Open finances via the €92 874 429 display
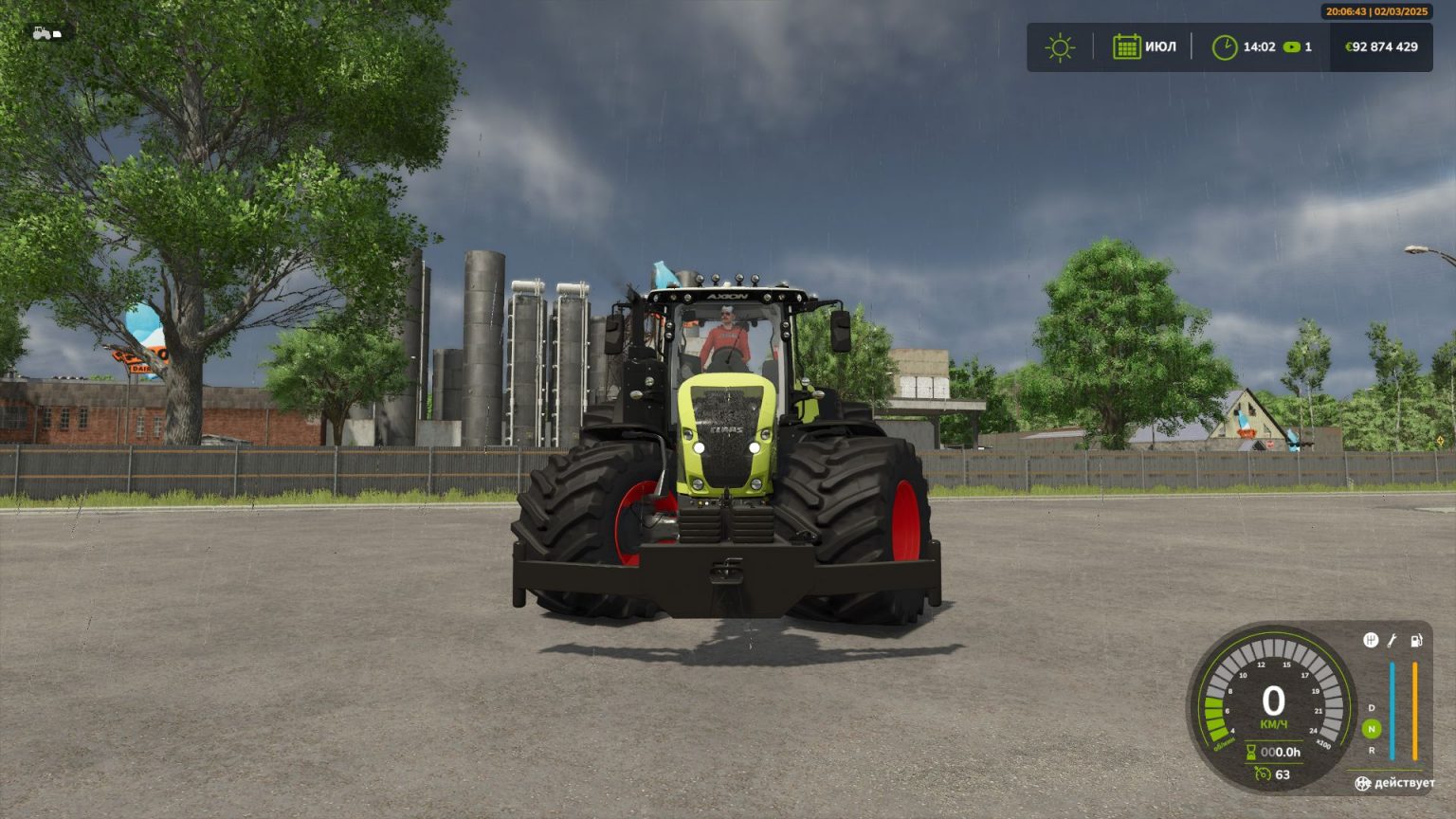Viewport: 1456px width, 819px height. [x=1382, y=45]
